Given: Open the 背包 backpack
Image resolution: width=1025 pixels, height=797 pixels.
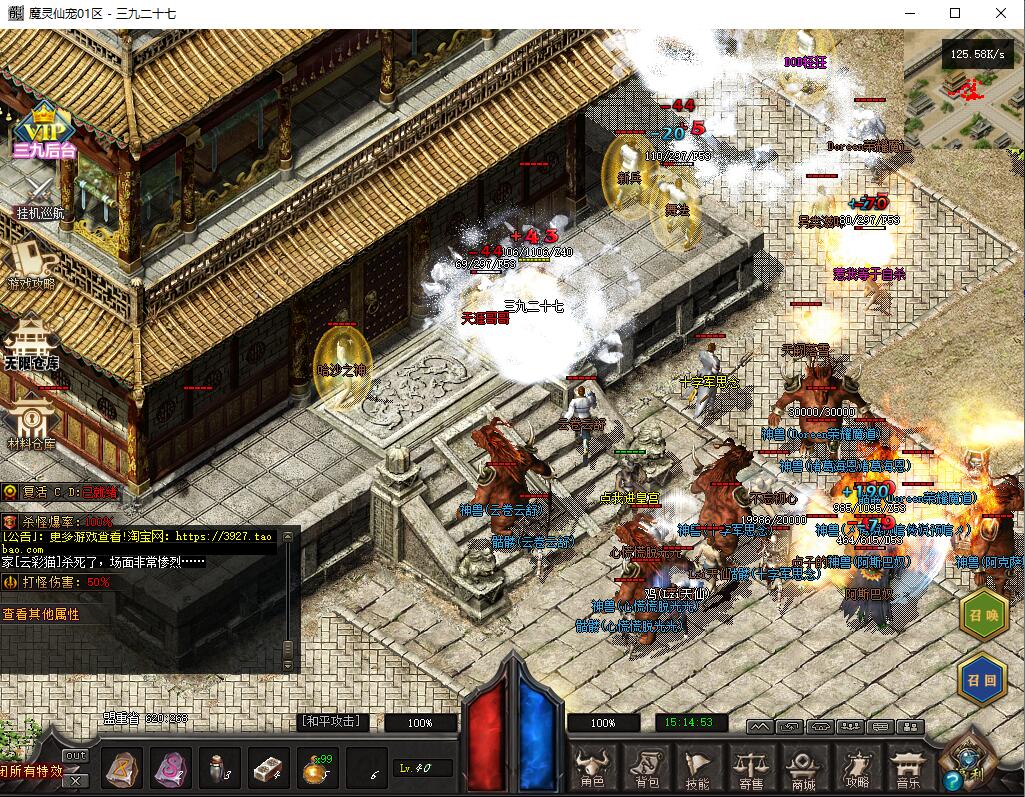Looking at the screenshot, I should pos(646,768).
